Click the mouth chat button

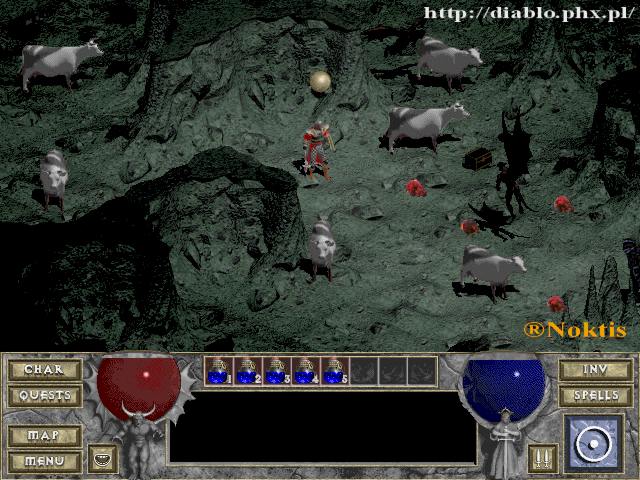coord(102,459)
